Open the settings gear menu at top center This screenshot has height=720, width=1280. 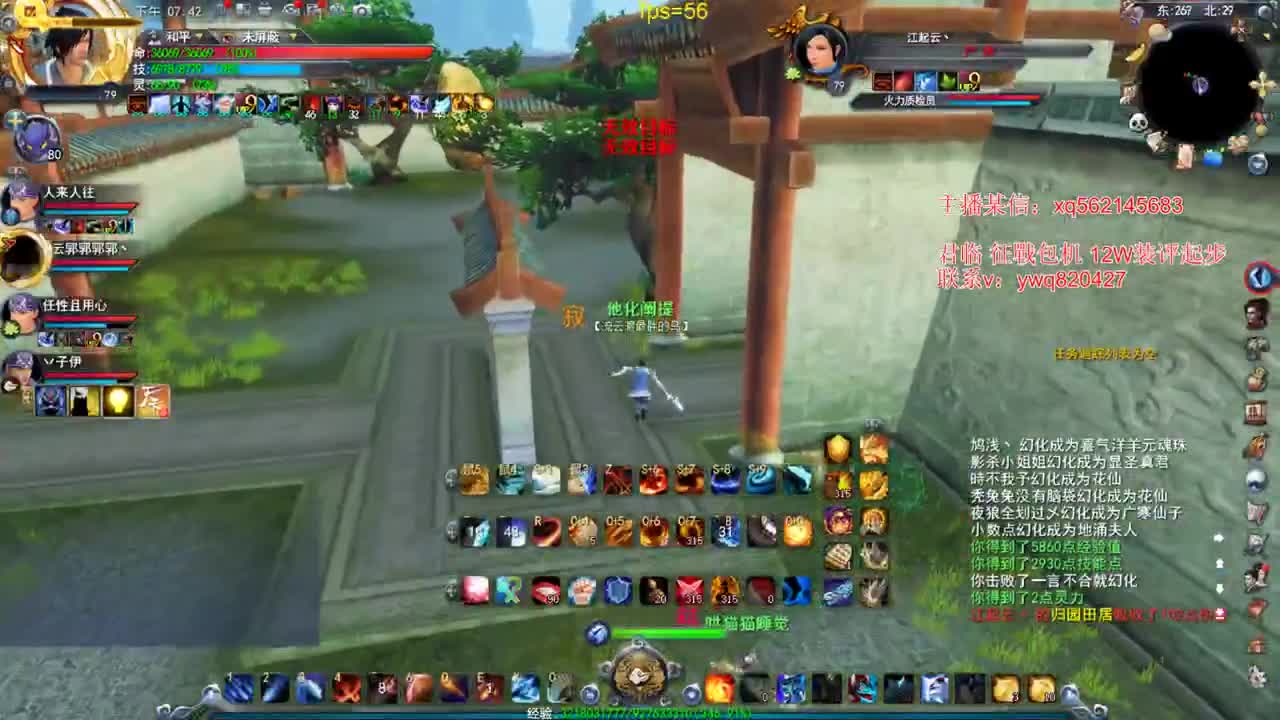point(290,10)
